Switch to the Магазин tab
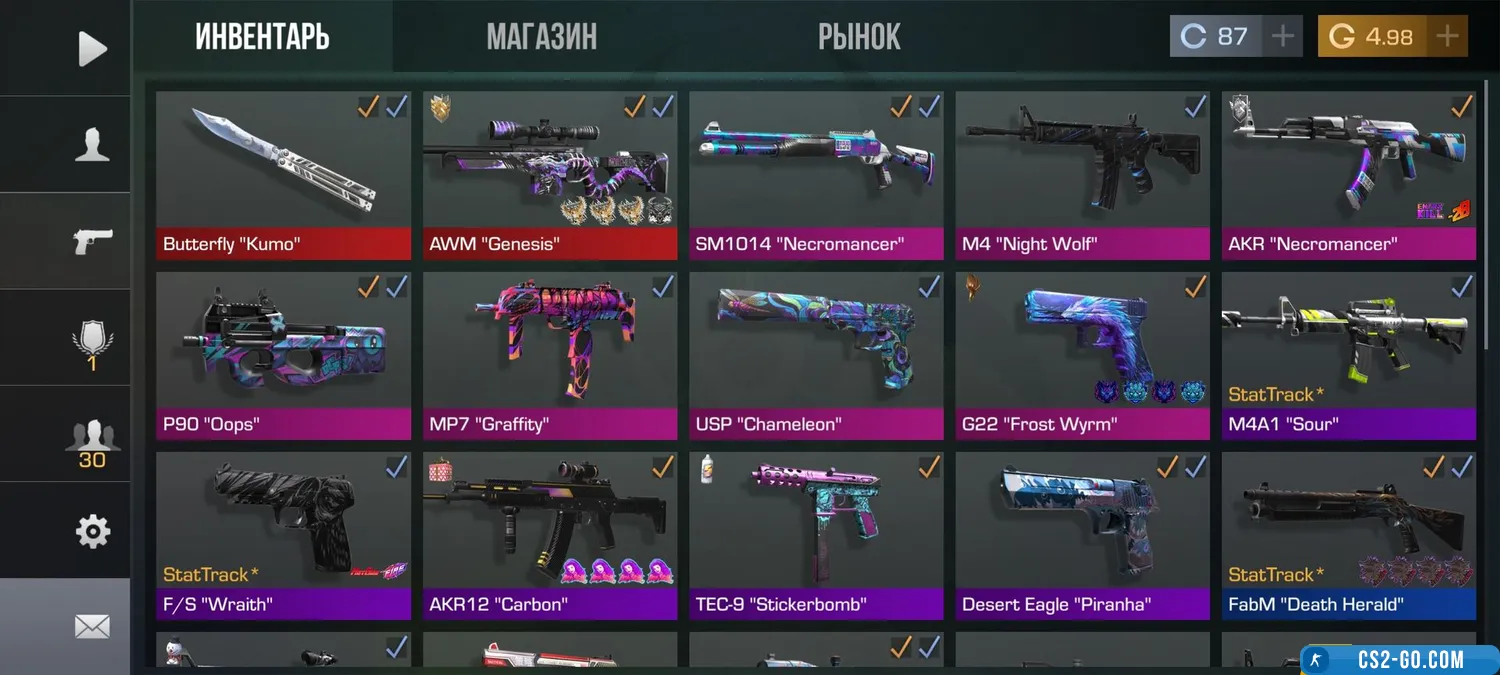Image resolution: width=1500 pixels, height=675 pixels. click(x=541, y=37)
